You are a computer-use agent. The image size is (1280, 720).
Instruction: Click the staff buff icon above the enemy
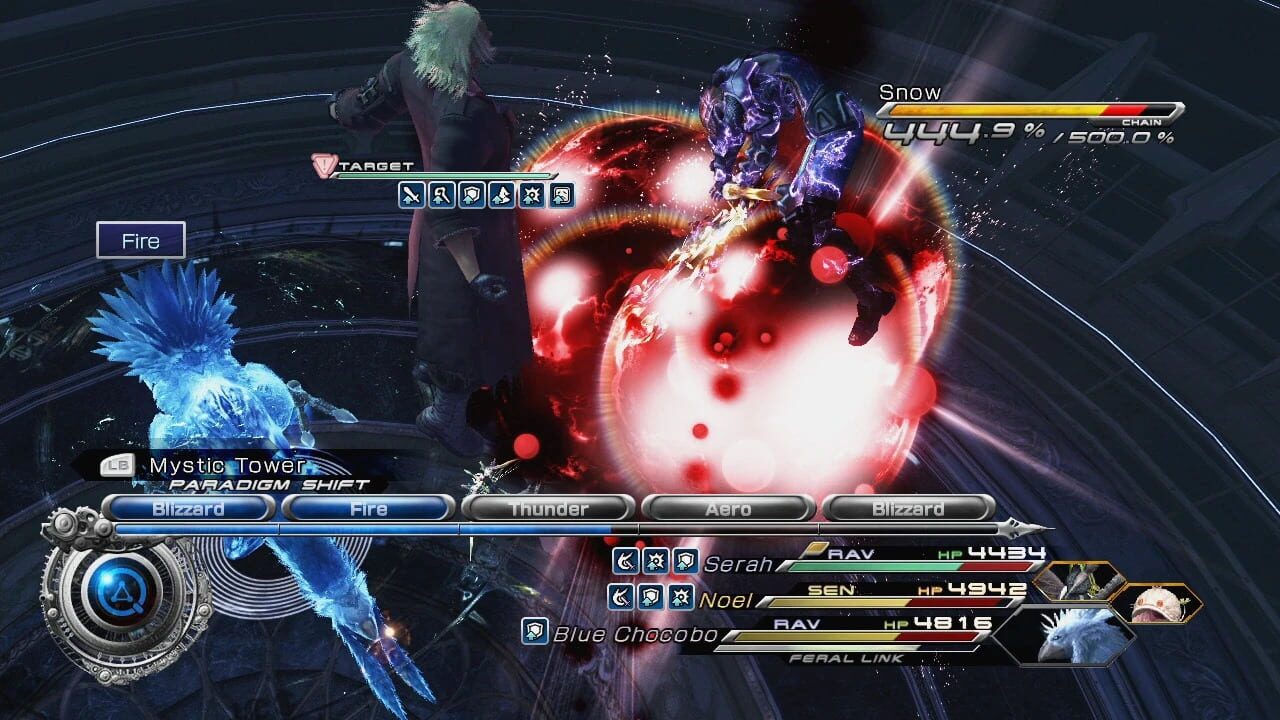pos(442,195)
